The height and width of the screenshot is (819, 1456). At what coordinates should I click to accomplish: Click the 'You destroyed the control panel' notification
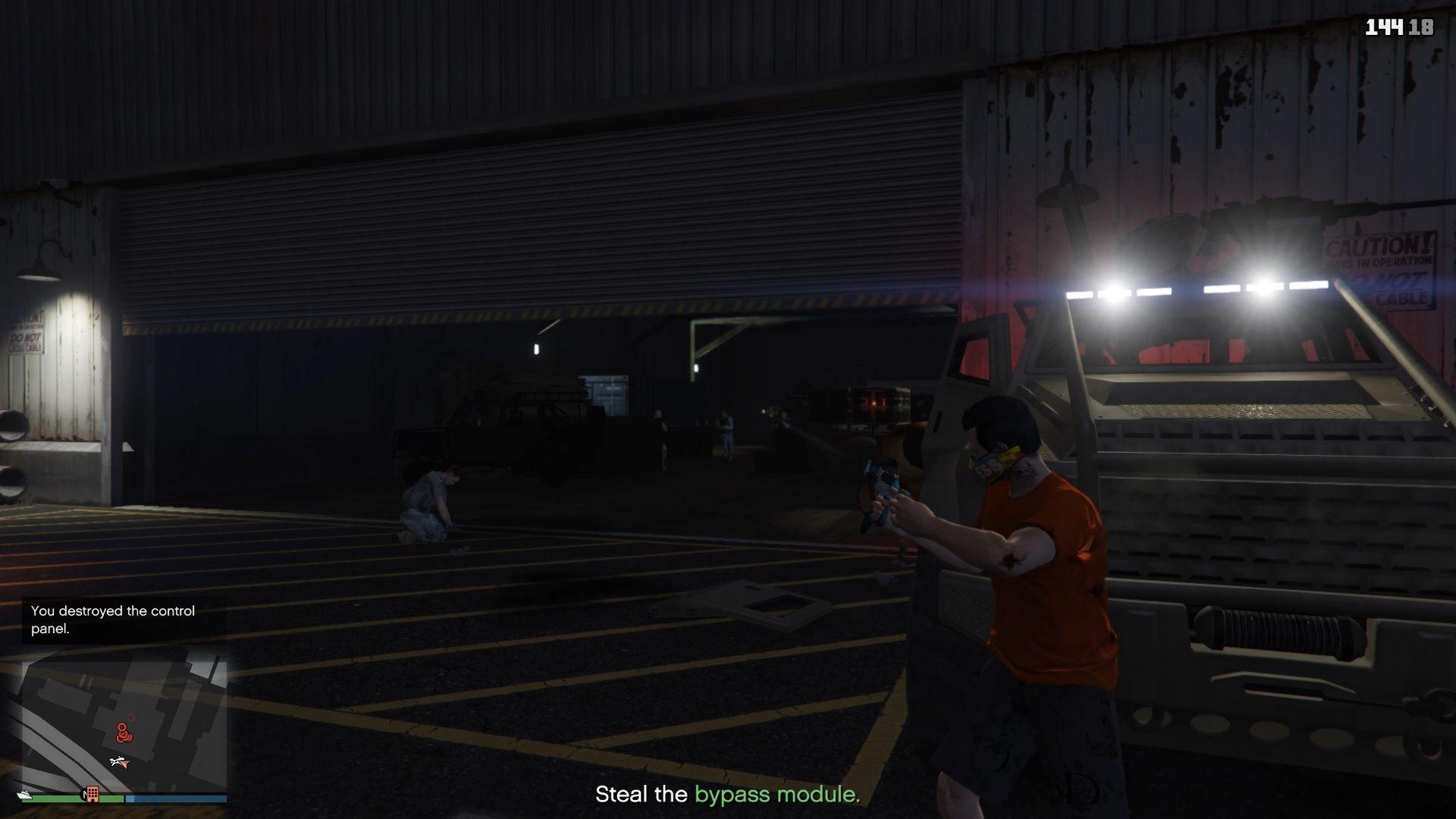pos(112,620)
